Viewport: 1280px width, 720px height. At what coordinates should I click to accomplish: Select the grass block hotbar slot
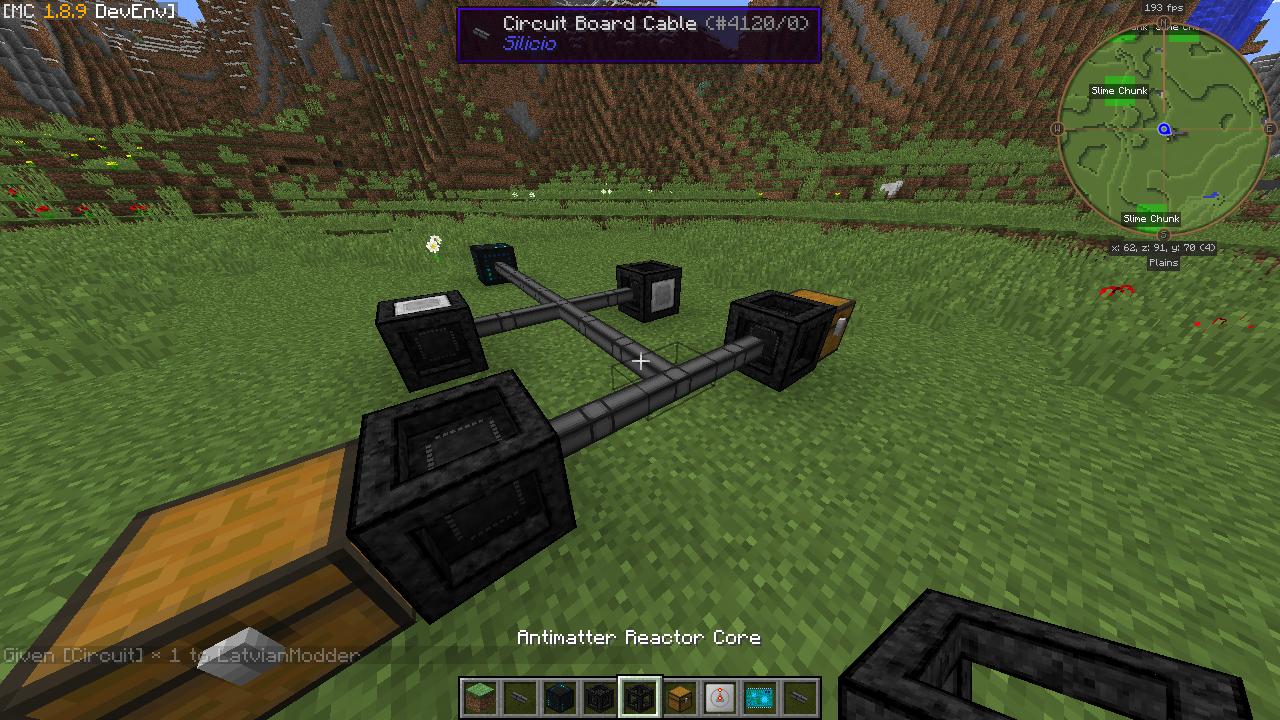click(x=480, y=697)
